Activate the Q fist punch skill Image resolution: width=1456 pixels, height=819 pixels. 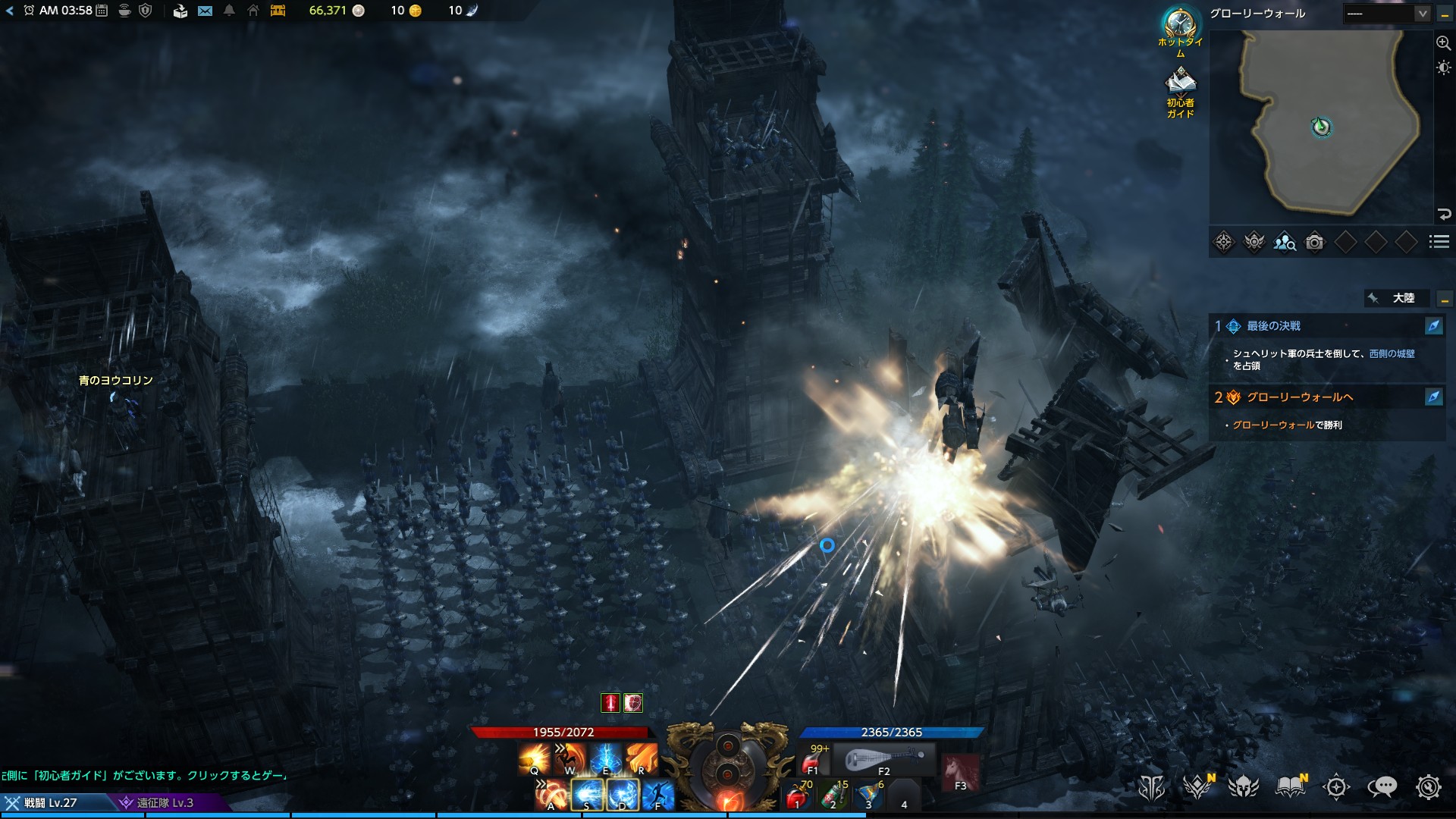(x=534, y=758)
